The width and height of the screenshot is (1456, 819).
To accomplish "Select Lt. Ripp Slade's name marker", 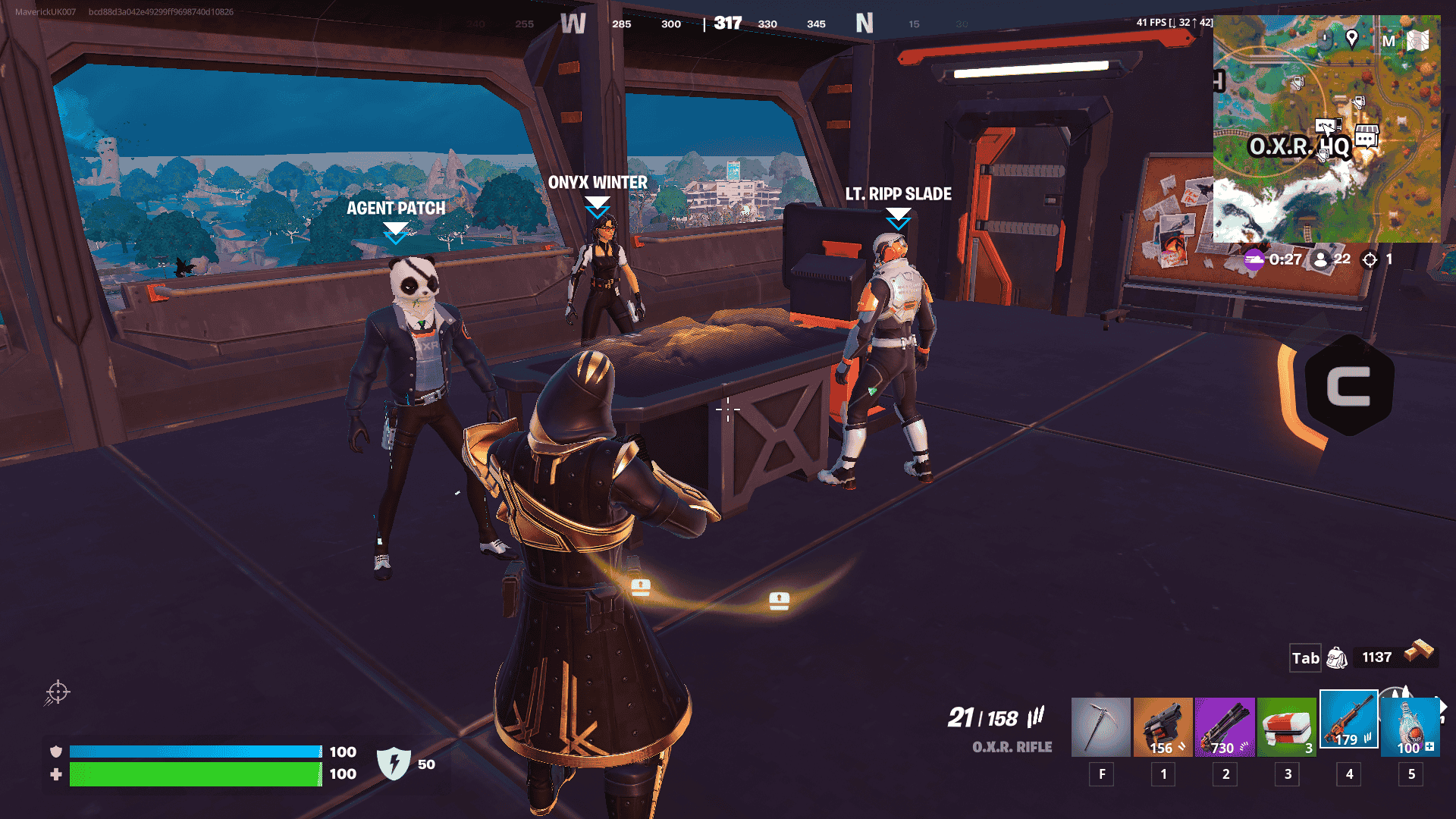I will coord(898,194).
